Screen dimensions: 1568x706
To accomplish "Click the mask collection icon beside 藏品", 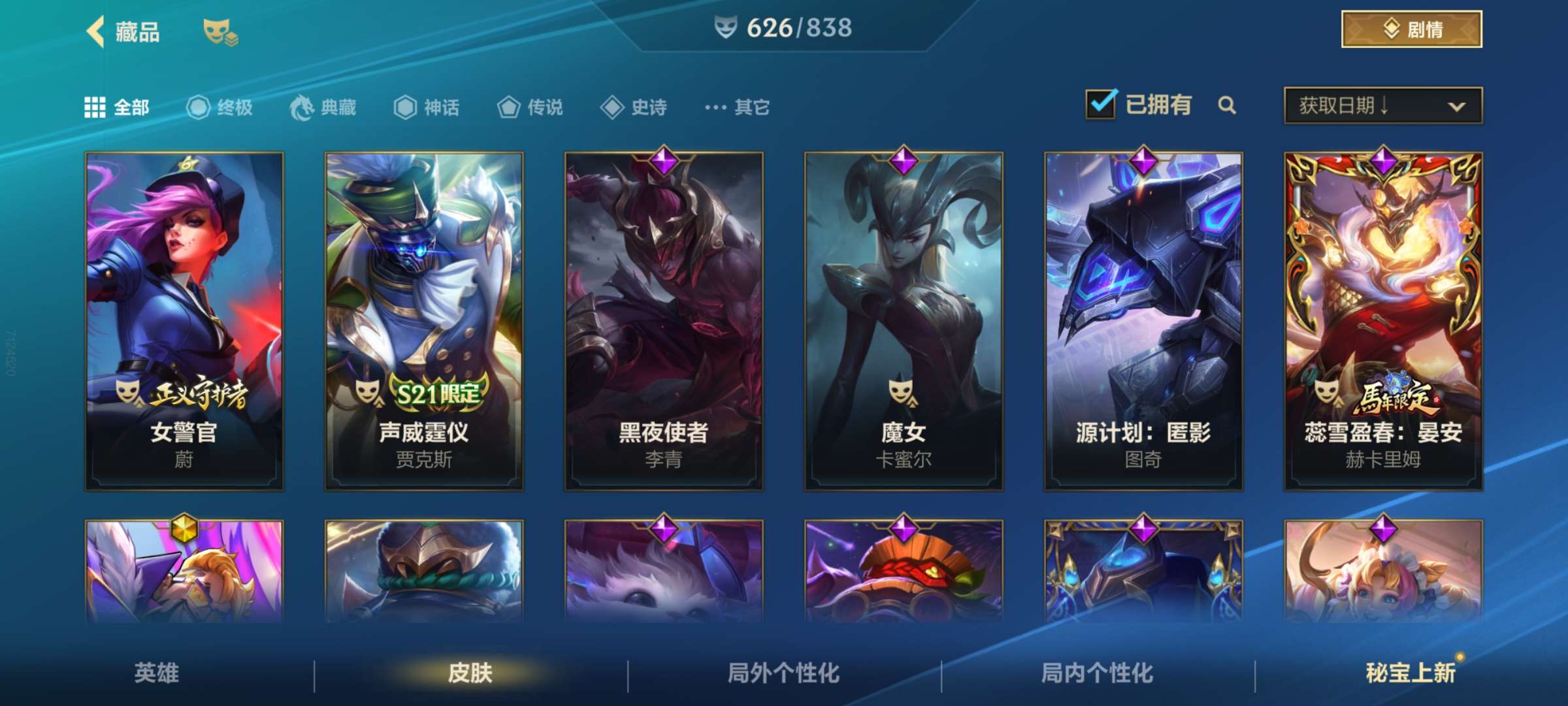I will coord(216,29).
